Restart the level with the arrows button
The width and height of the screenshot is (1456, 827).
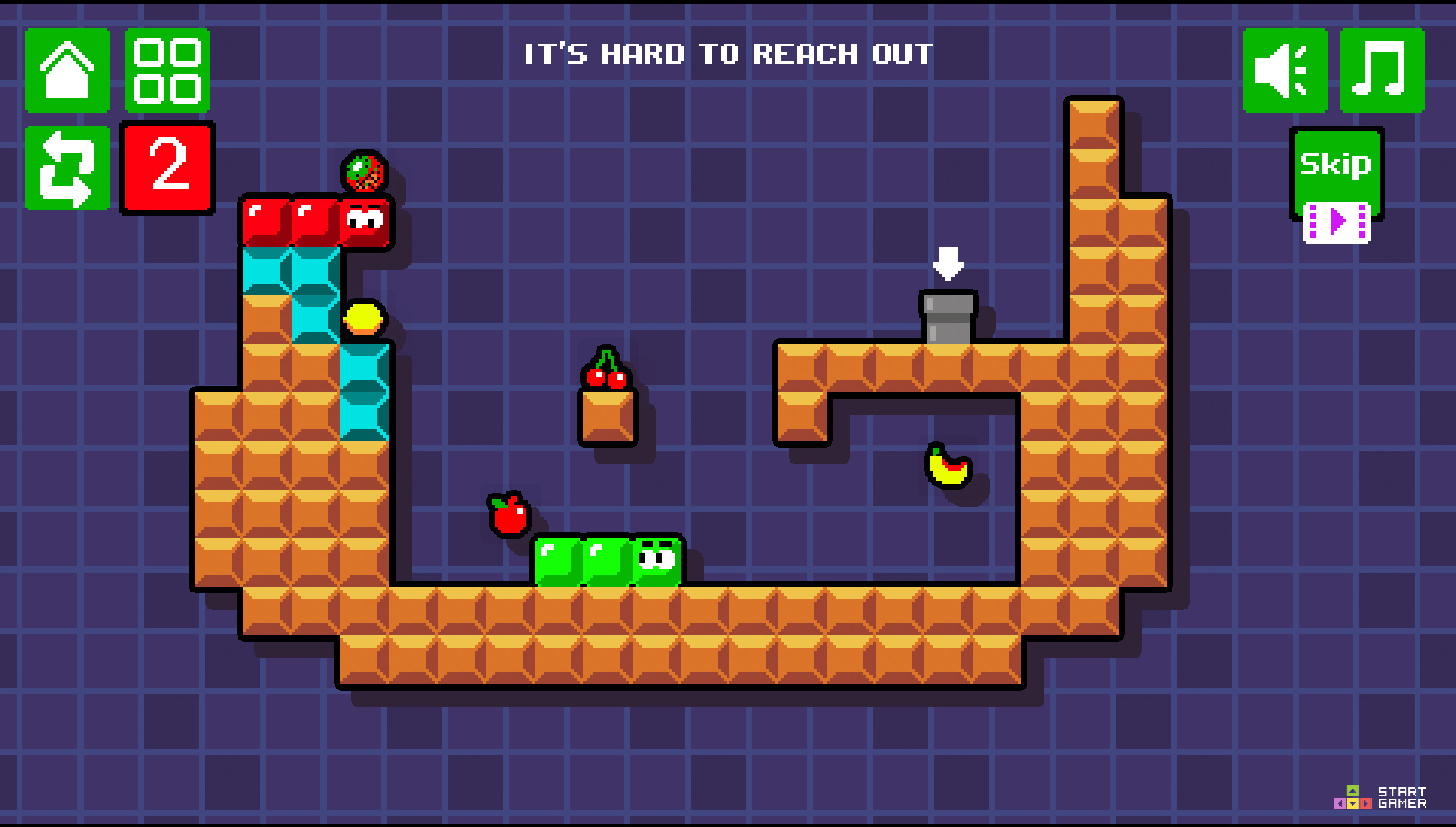click(x=67, y=168)
